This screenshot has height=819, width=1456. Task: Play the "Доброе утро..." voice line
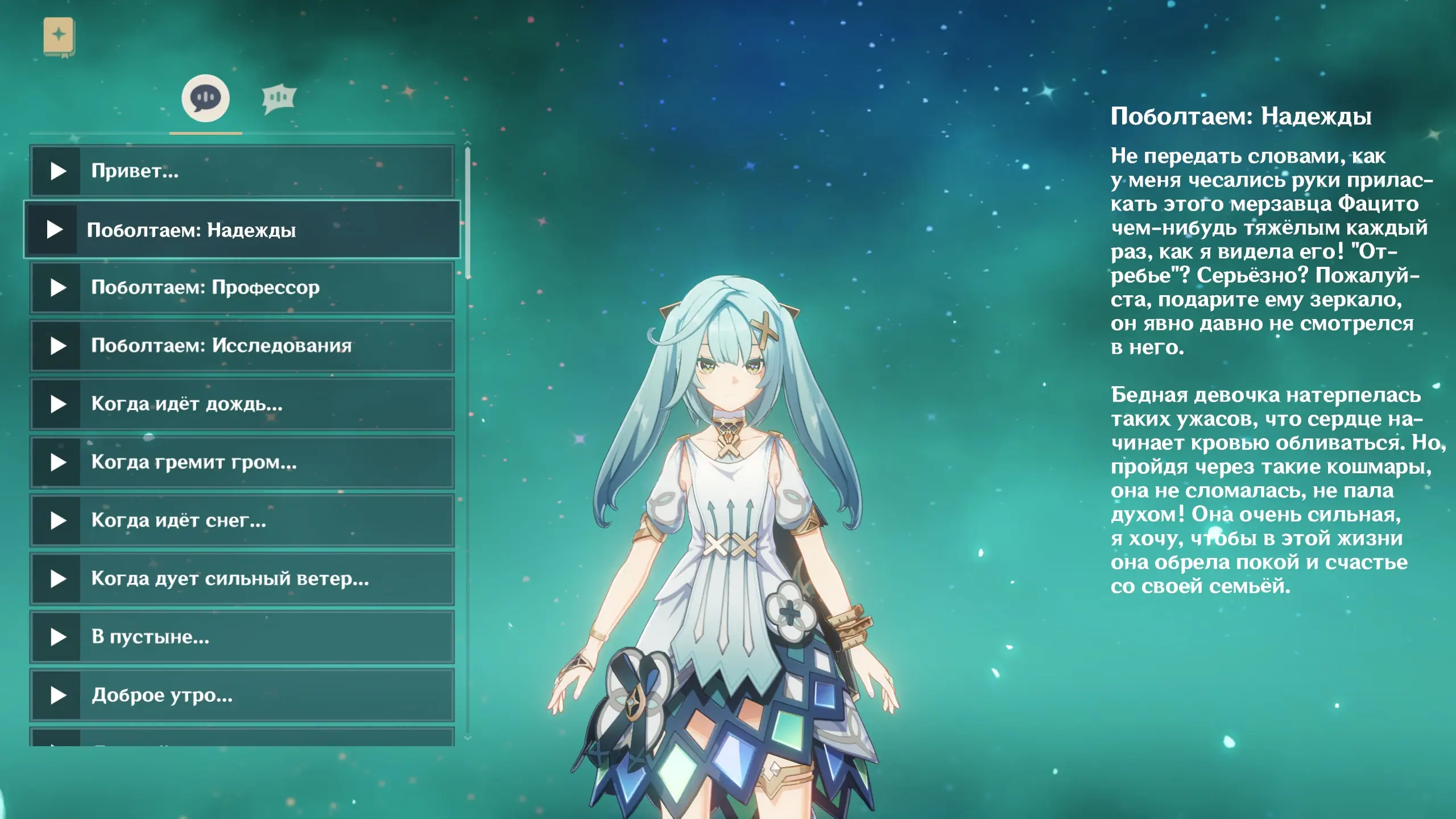(242, 695)
